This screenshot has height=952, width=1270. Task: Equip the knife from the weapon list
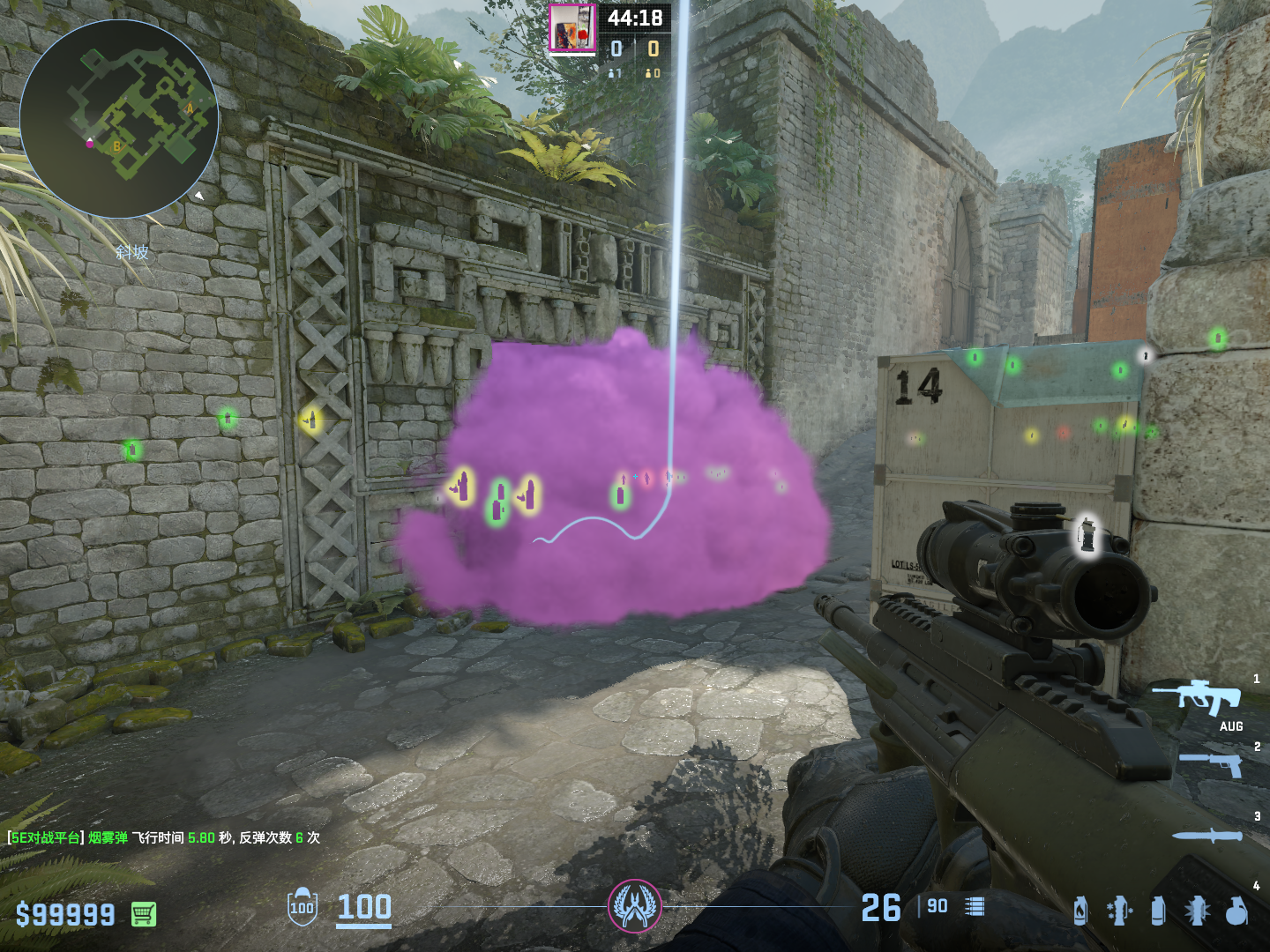[1207, 835]
